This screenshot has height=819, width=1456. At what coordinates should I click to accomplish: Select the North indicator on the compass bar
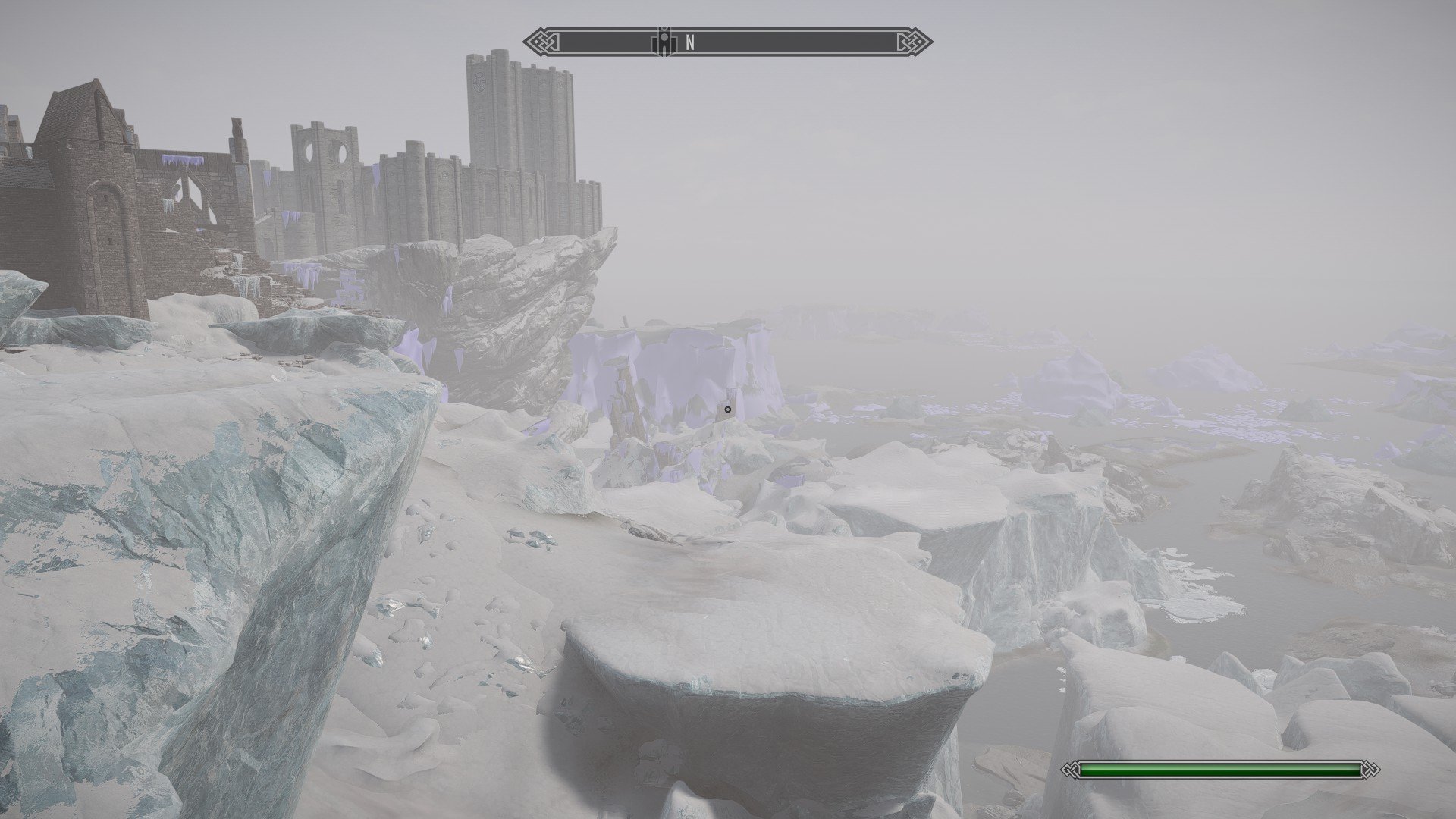click(690, 43)
